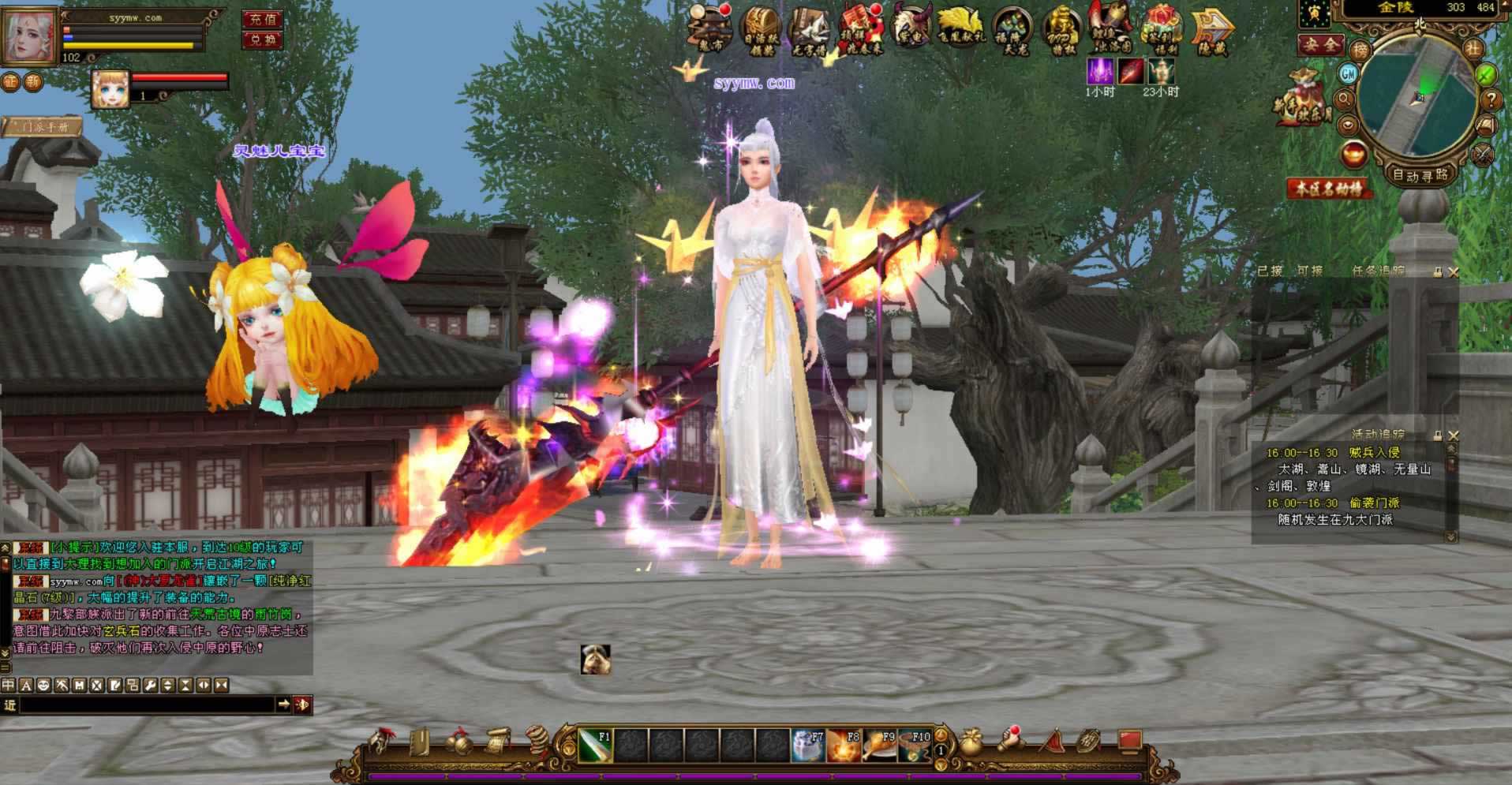Open the question mark help button
The height and width of the screenshot is (785, 1512).
point(1490,99)
